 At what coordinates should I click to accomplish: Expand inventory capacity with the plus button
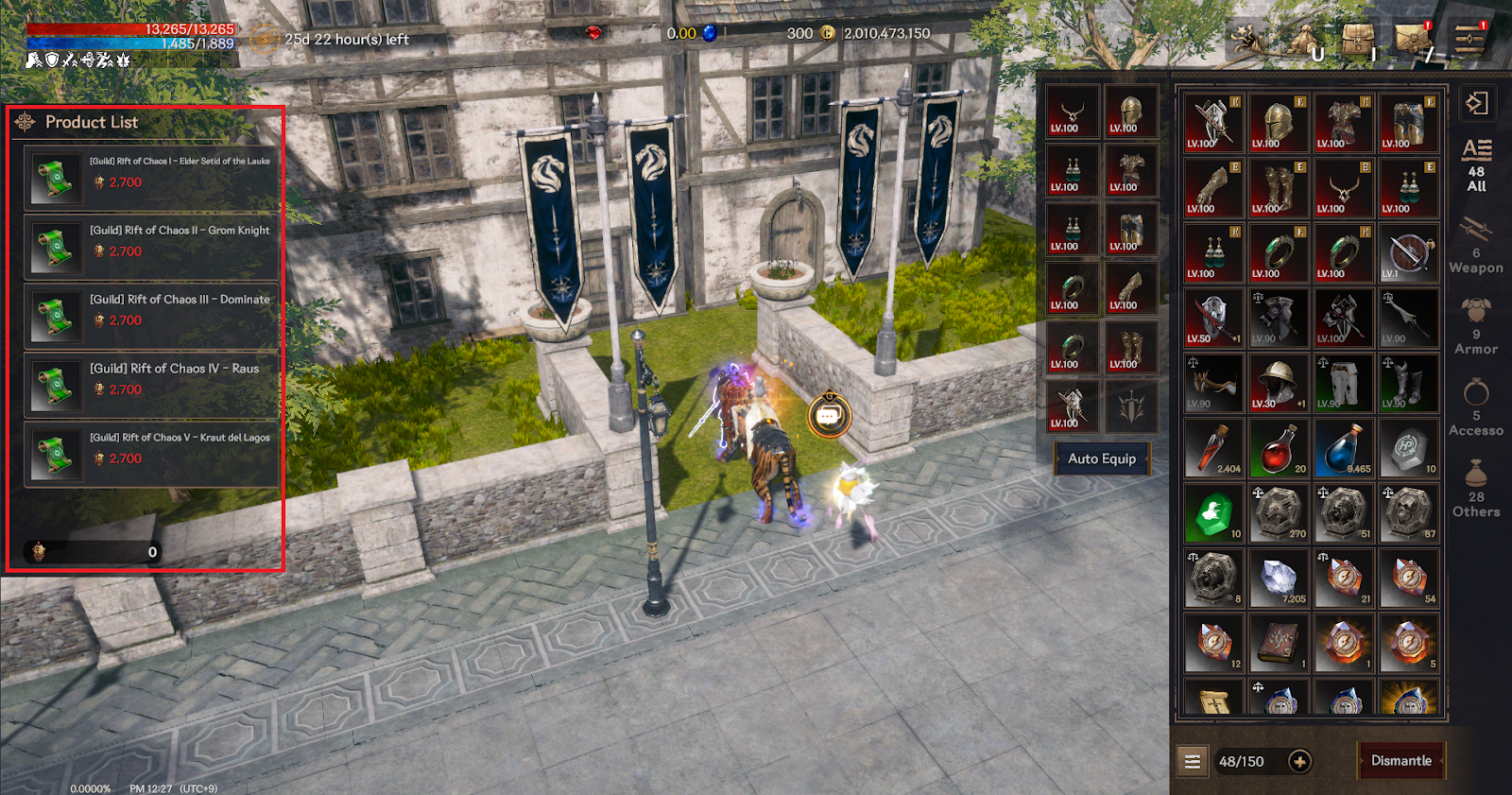point(1300,762)
